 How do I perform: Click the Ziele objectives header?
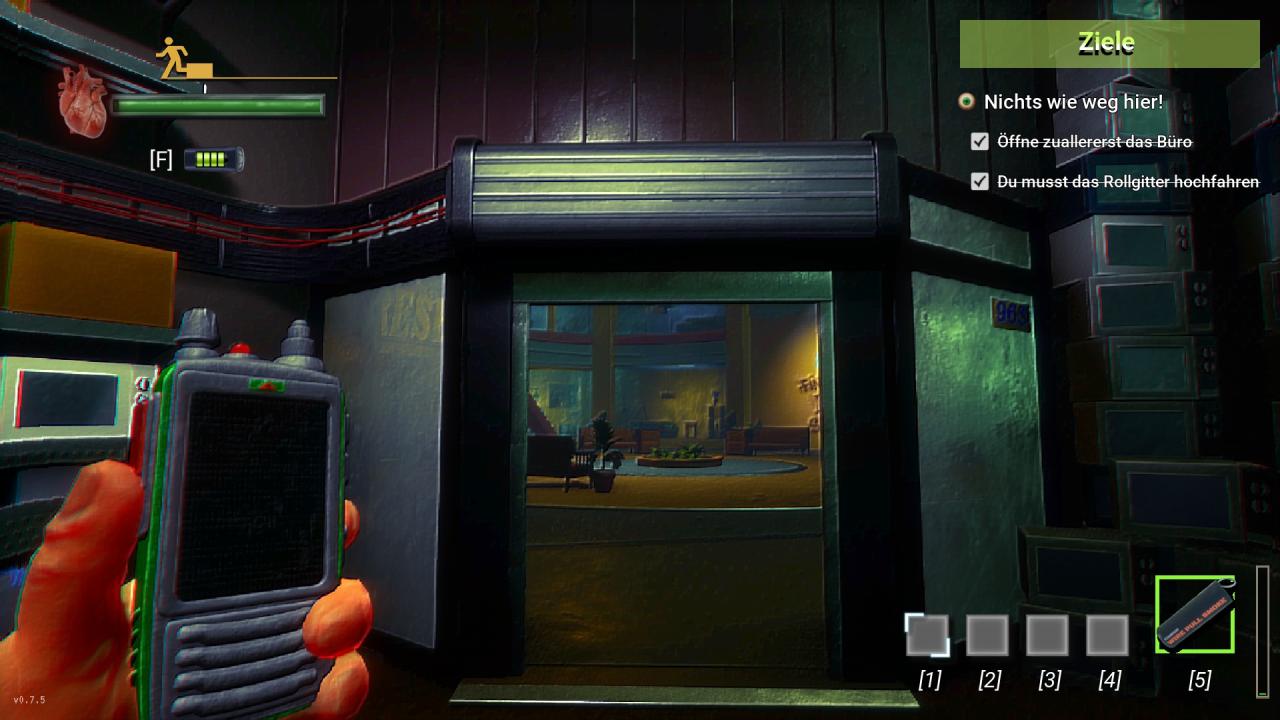1109,44
